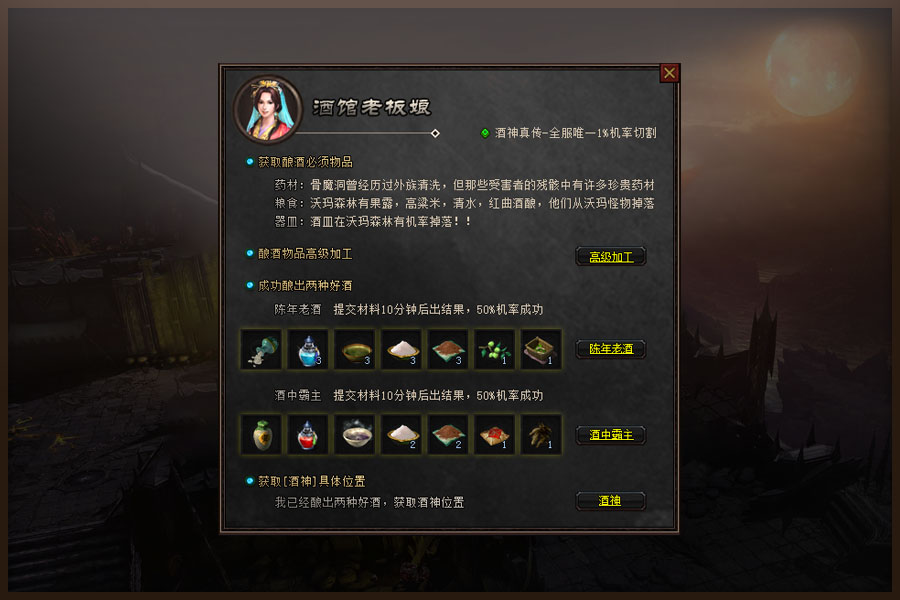Choose the red flower pouch ingredient
Screen dimensions: 900x600
point(494,435)
